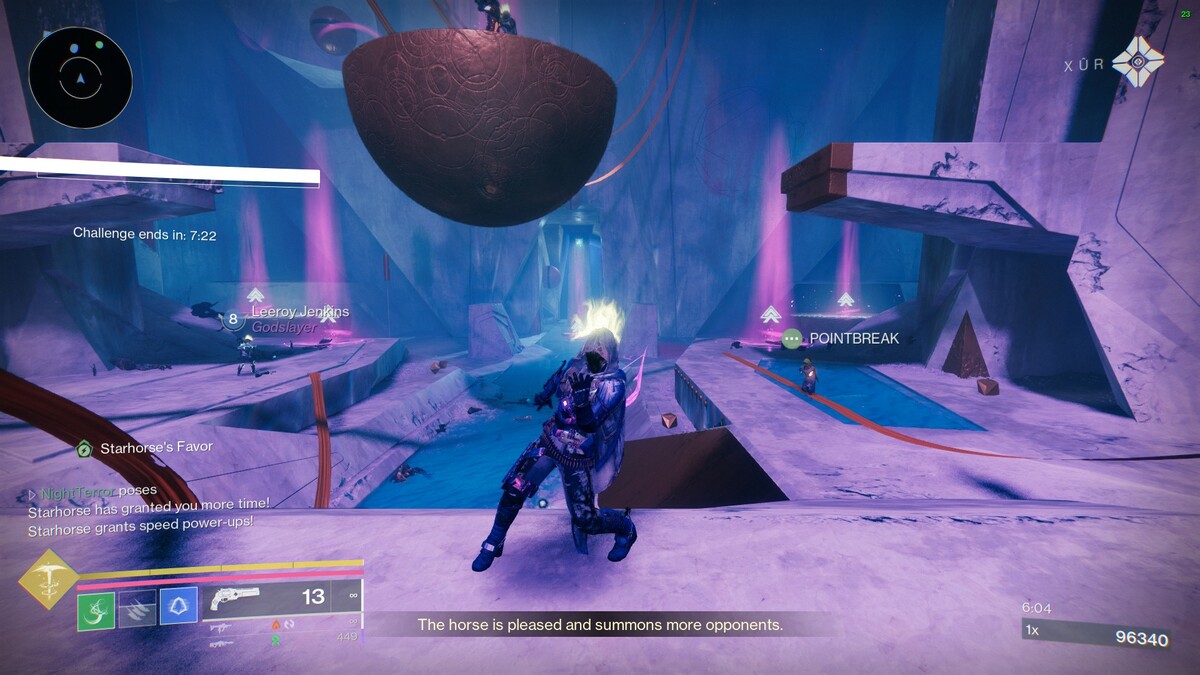Click NightTerror's name in the activity feed
1200x675 pixels.
tap(78, 492)
